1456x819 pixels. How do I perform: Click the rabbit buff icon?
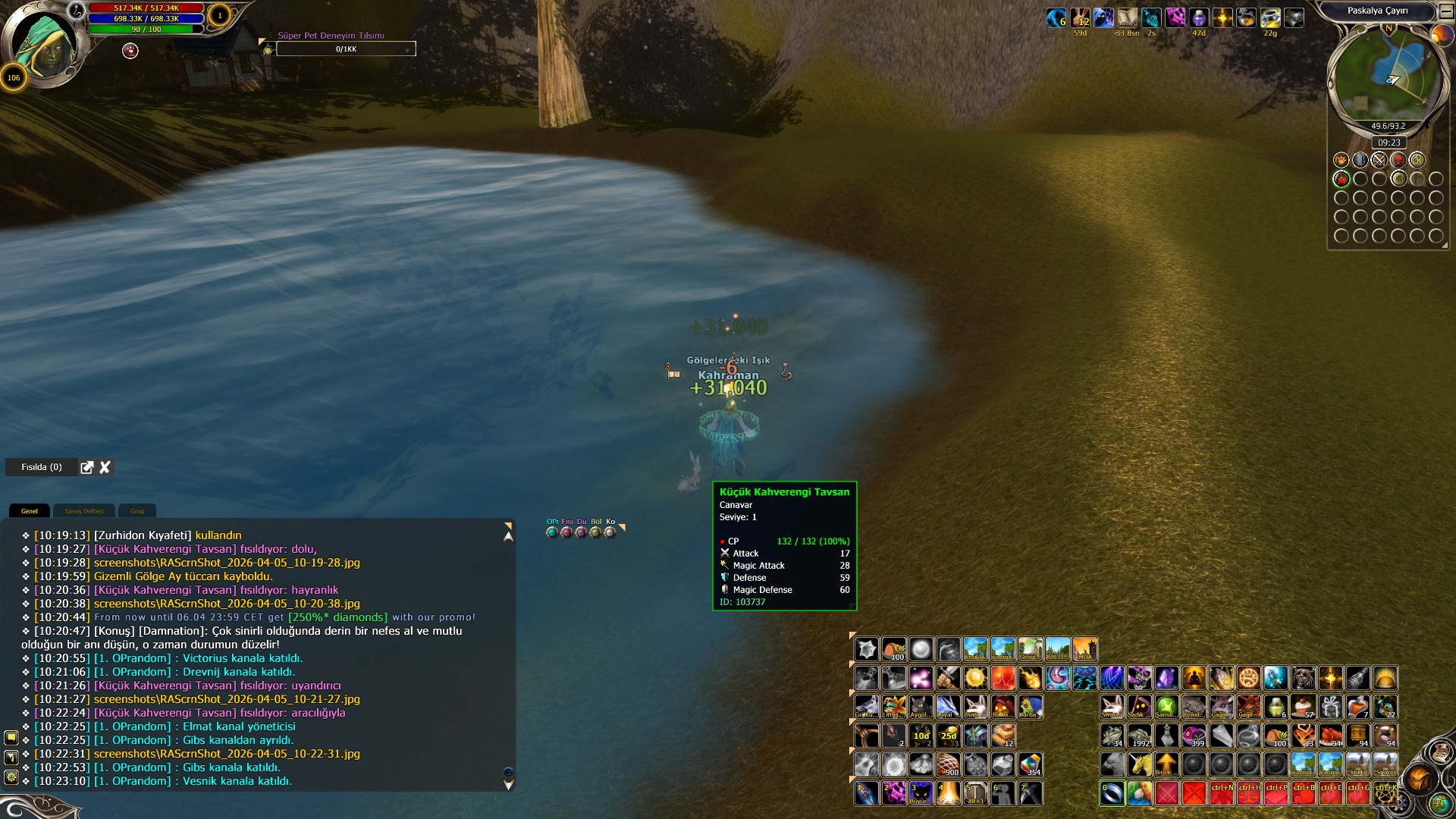[x=1079, y=17]
